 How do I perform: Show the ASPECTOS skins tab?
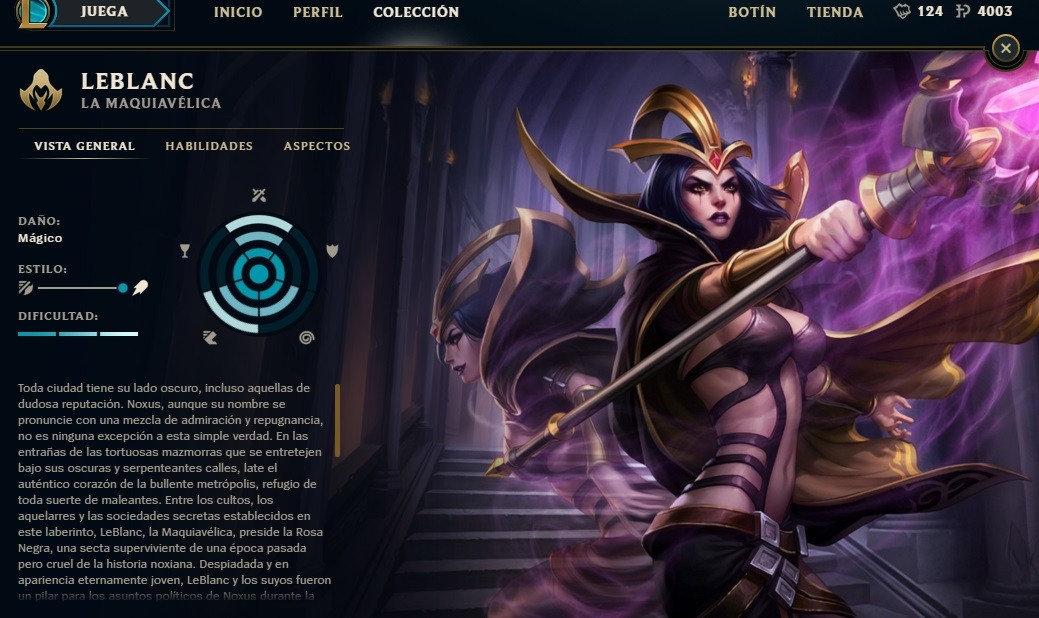[317, 146]
